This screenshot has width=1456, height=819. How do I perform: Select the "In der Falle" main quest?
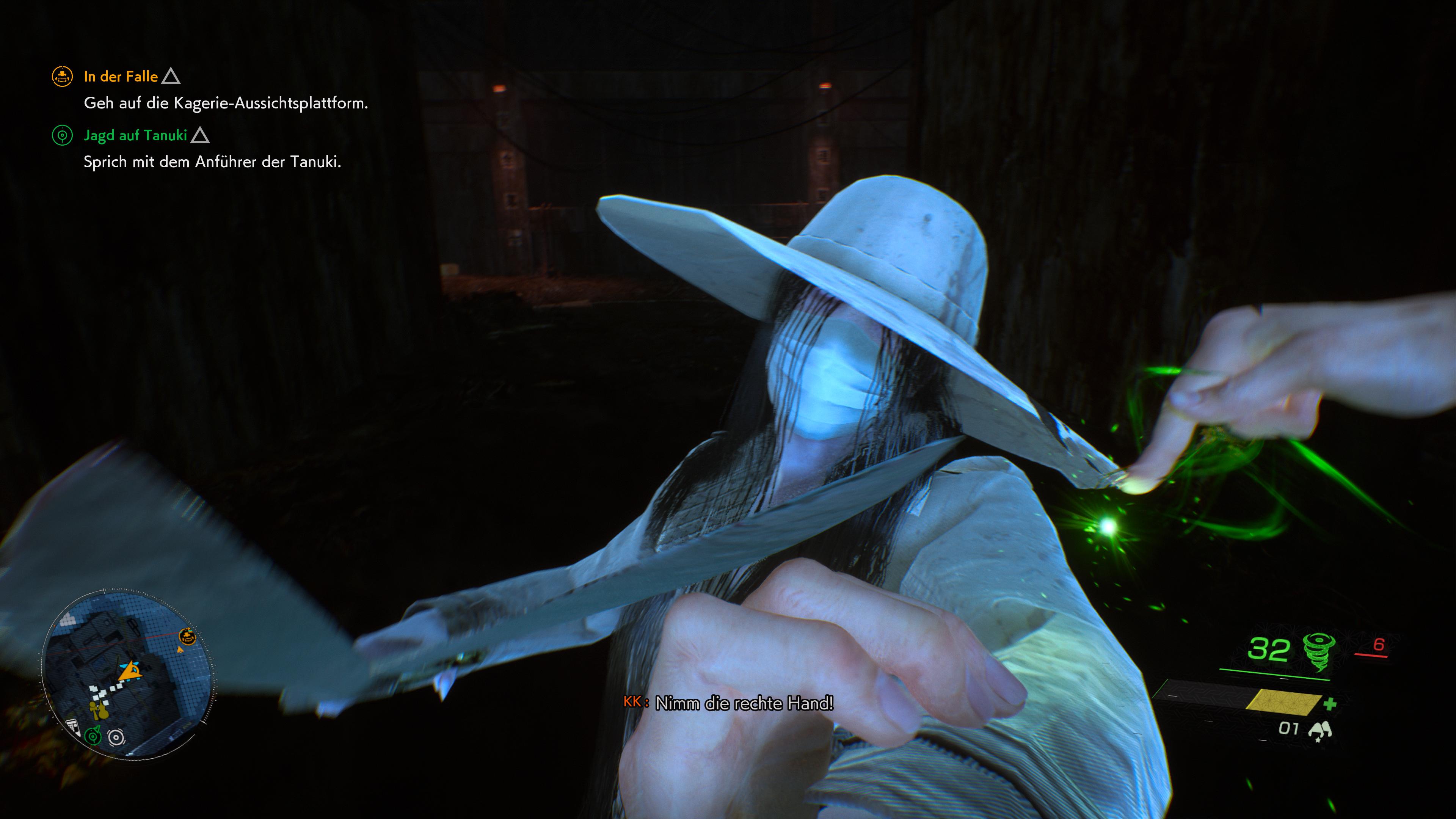tap(121, 76)
